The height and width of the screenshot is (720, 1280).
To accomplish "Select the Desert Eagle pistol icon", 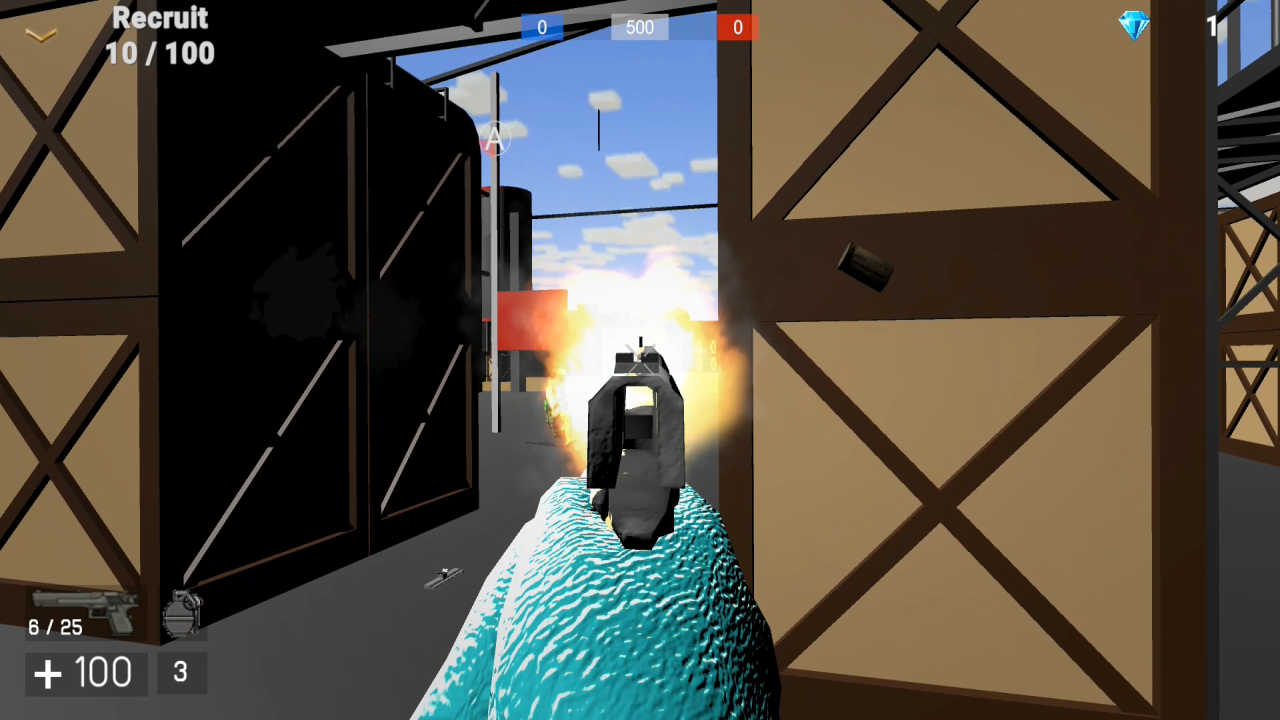I will tap(85, 608).
